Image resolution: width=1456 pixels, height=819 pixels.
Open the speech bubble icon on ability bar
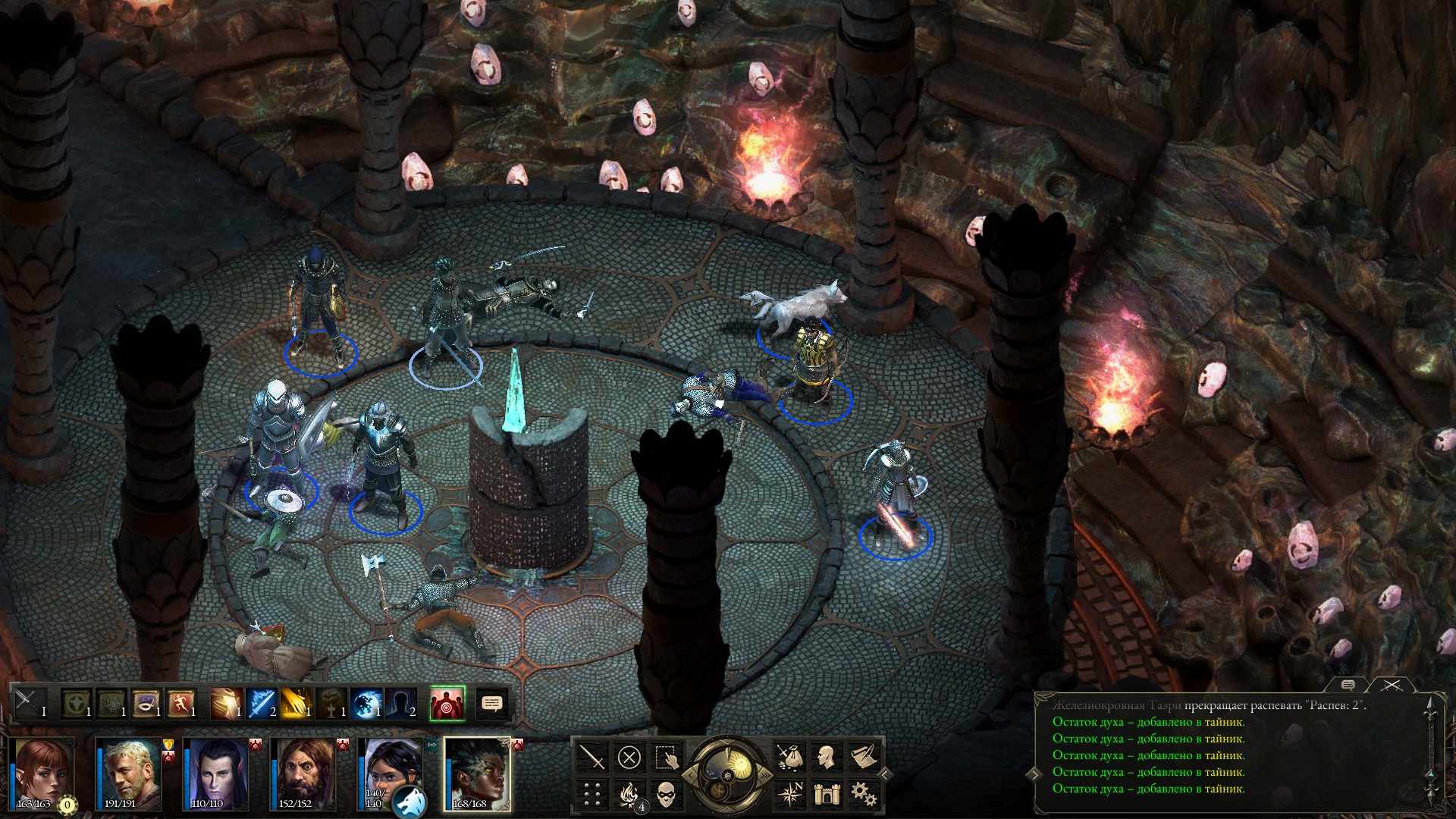[x=492, y=704]
